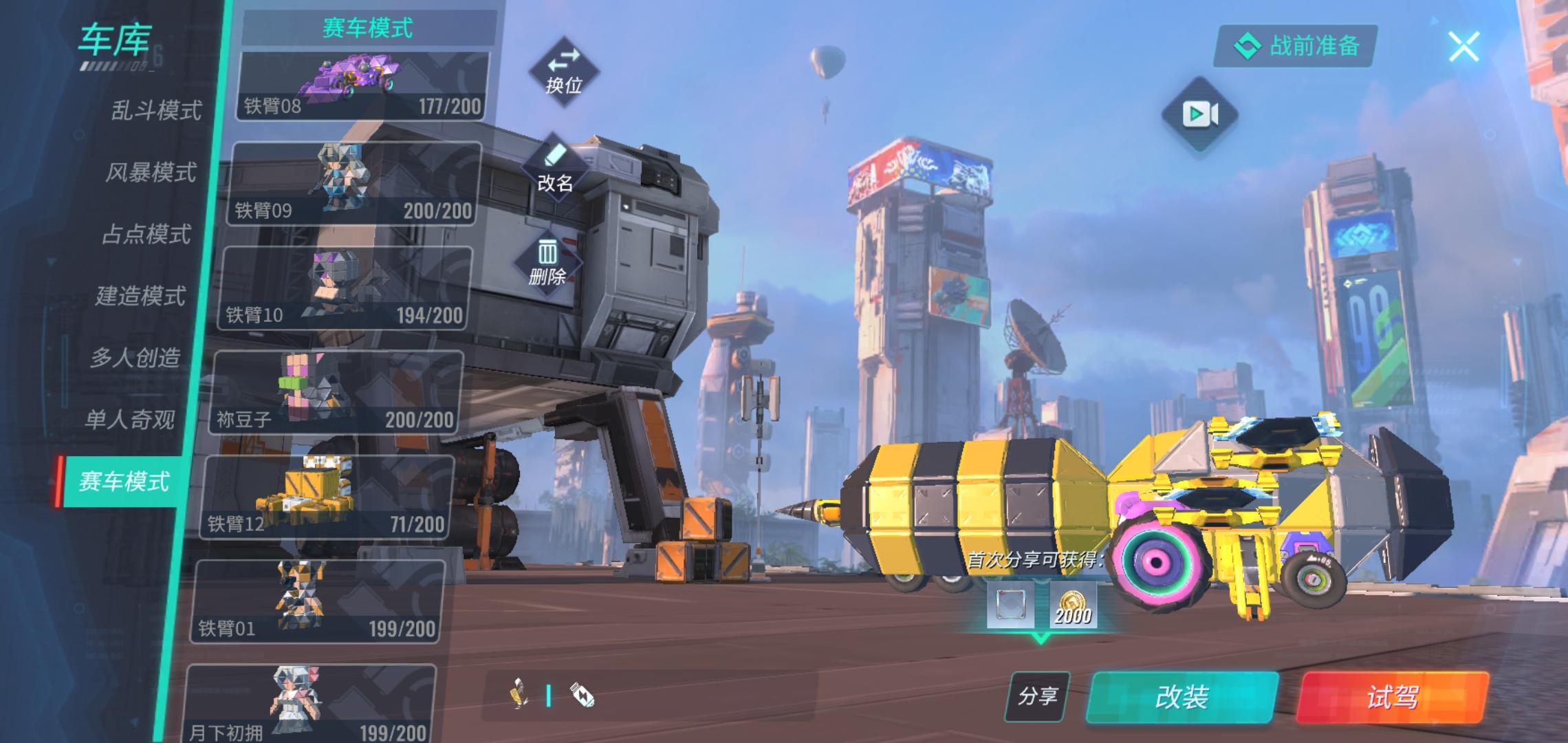Close the garage screen

point(1463,47)
